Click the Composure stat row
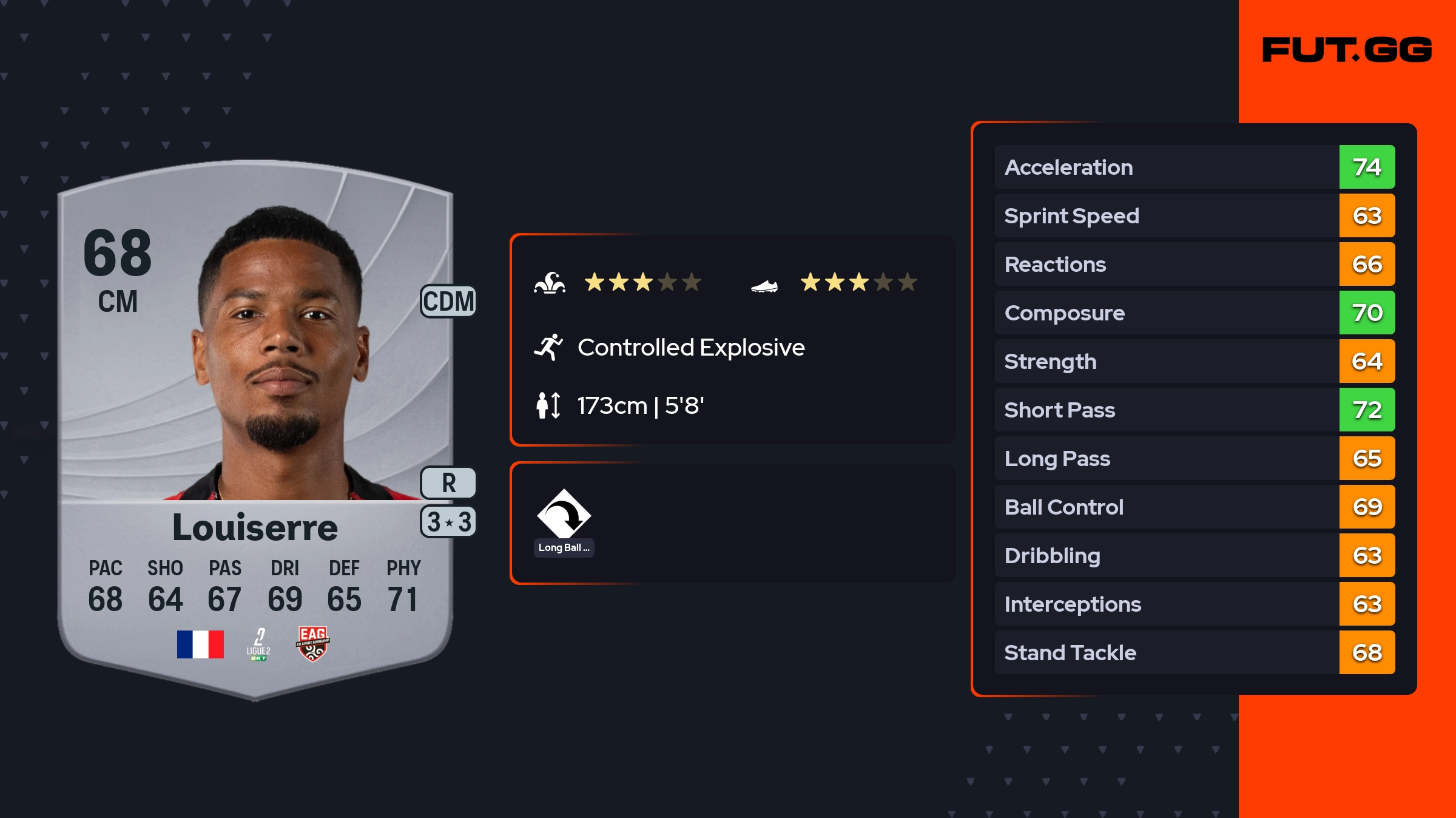Image resolution: width=1456 pixels, height=818 pixels. [1194, 313]
